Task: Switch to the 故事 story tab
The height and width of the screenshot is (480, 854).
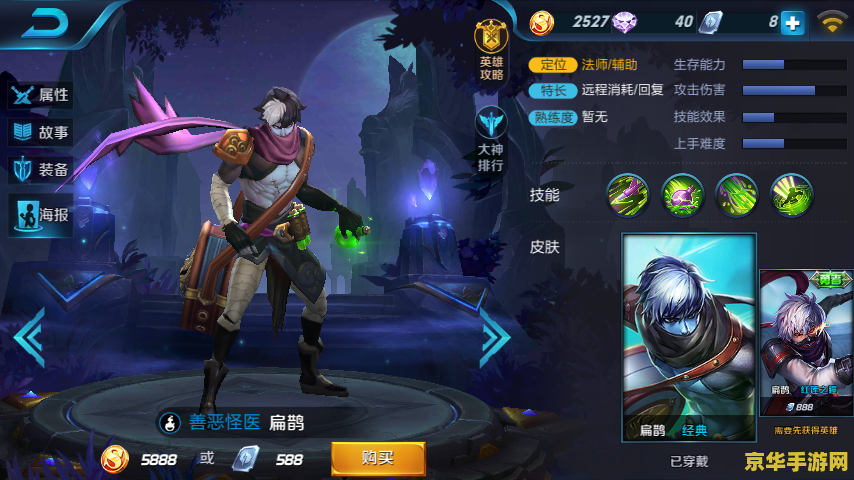Action: pos(41,132)
